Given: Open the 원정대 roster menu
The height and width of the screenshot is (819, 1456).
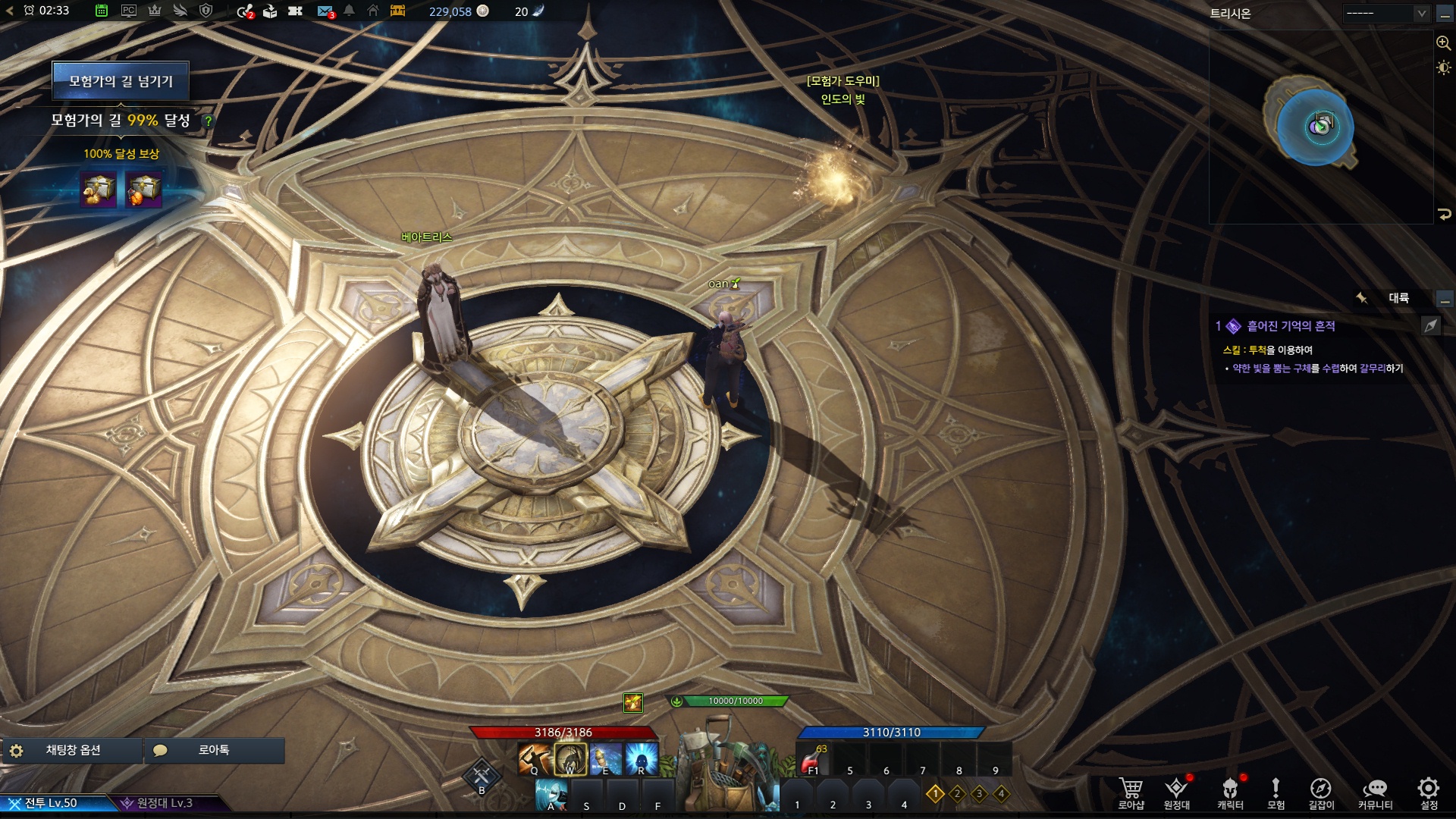Looking at the screenshot, I should click(x=1176, y=792).
